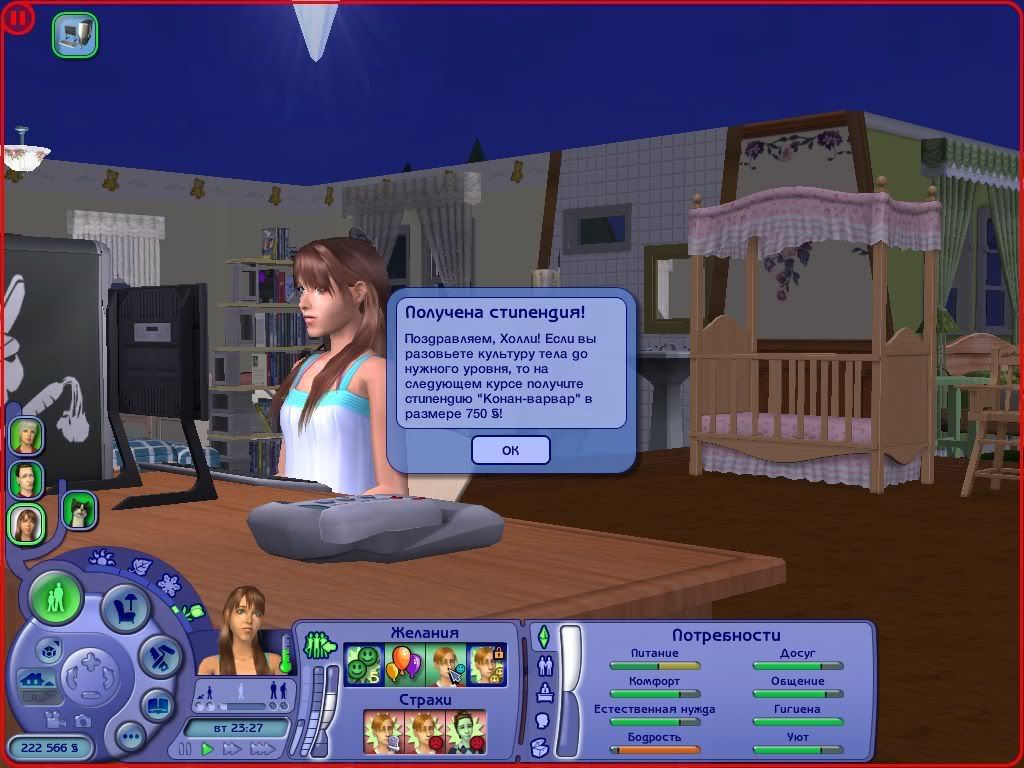Pause the game from the speed controls

coord(185,748)
